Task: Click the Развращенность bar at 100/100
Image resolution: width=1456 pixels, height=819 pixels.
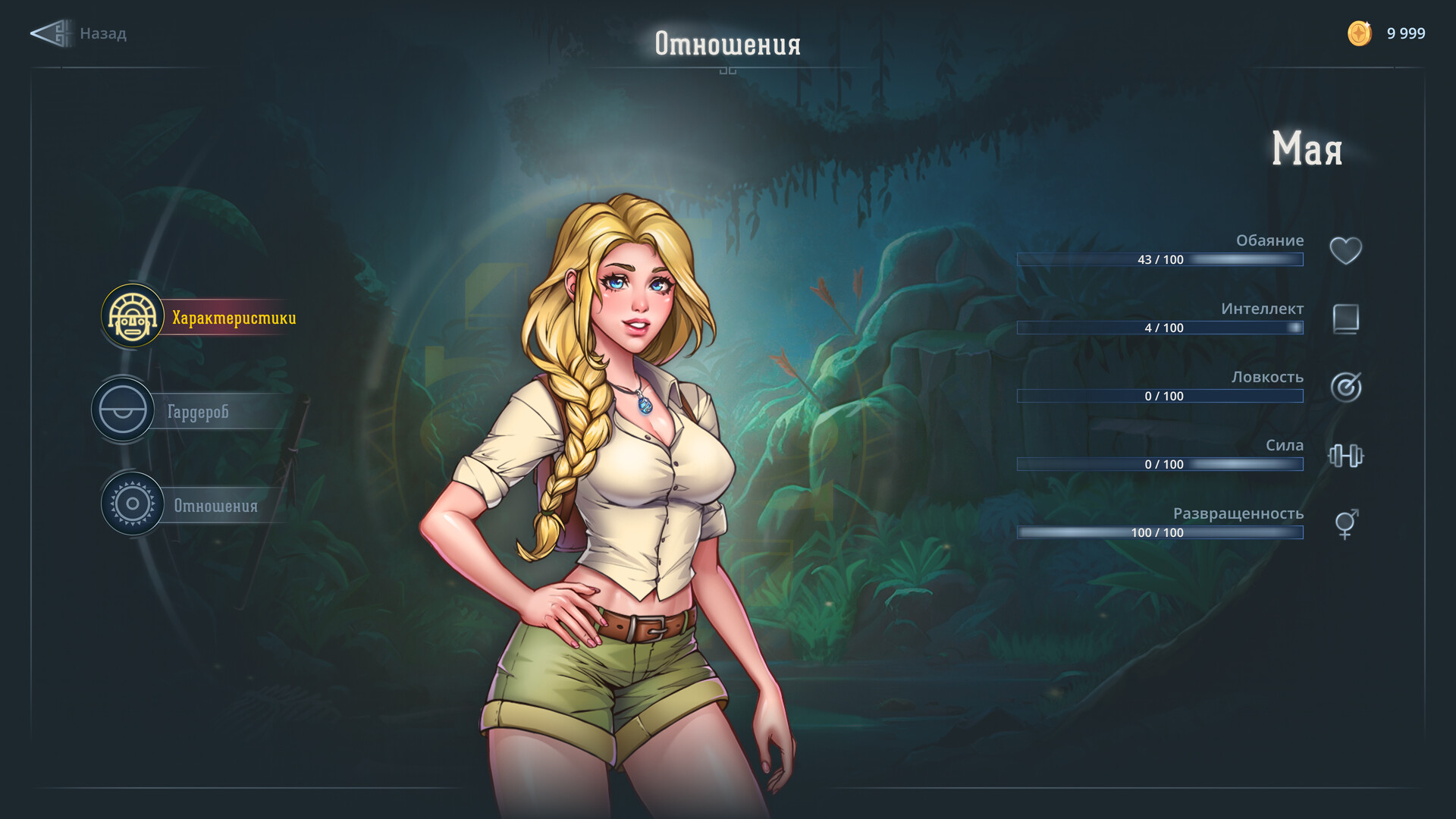Action: coord(1160,532)
